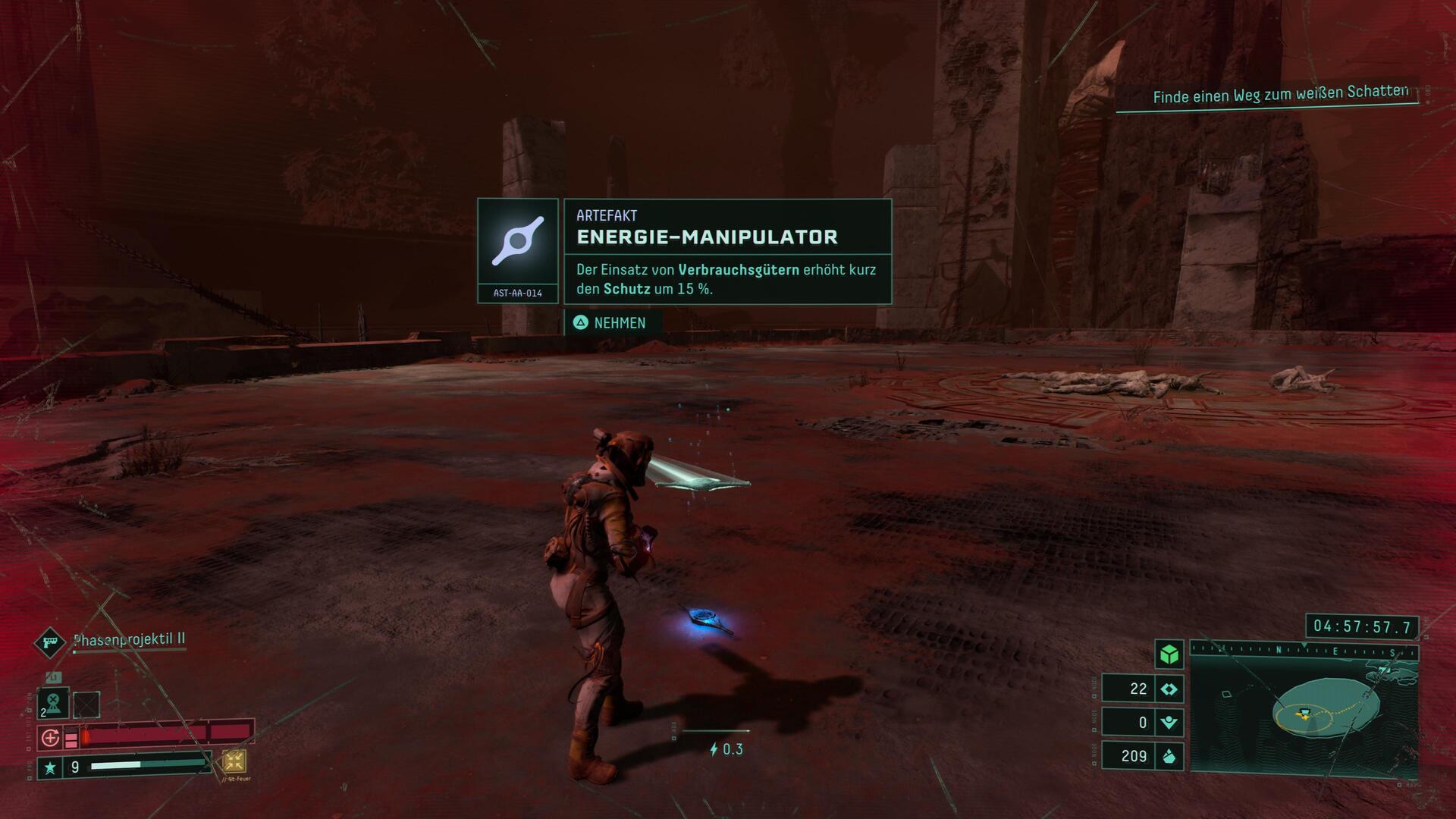Click the red repair cross integrity icon
The image size is (1456, 819).
coord(50,737)
